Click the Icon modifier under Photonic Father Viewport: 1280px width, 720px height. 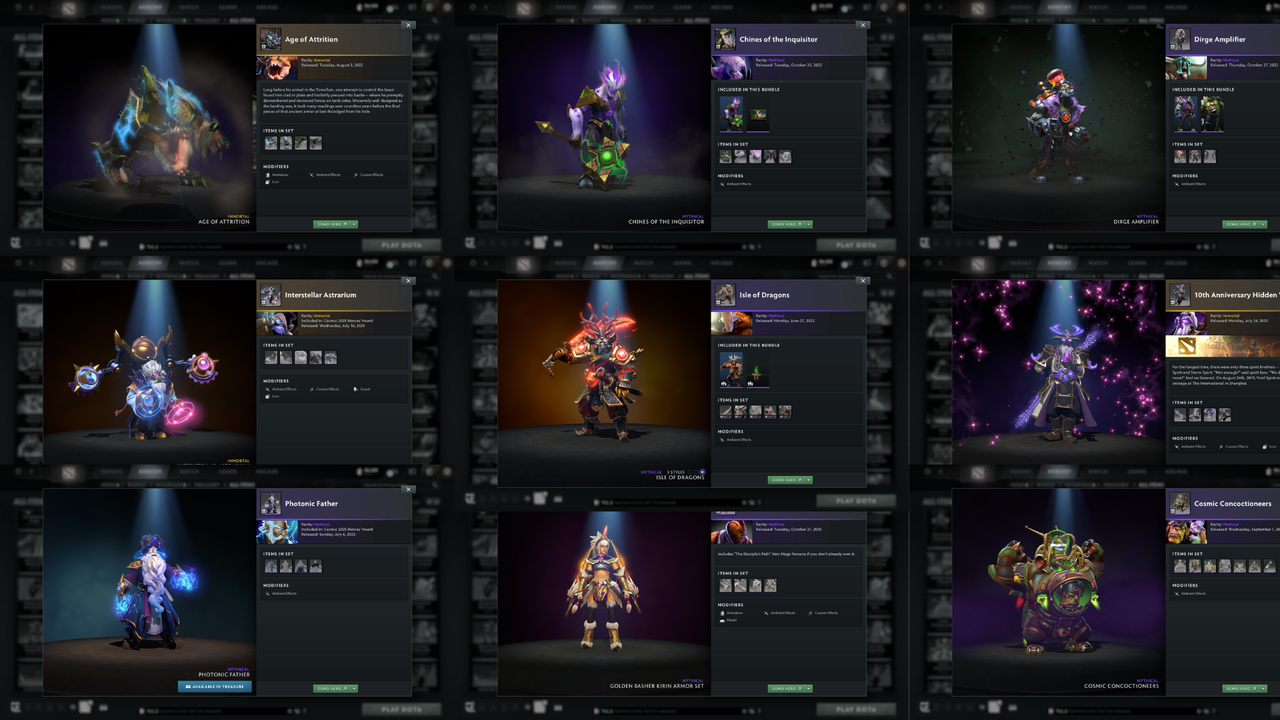tap(268, 593)
